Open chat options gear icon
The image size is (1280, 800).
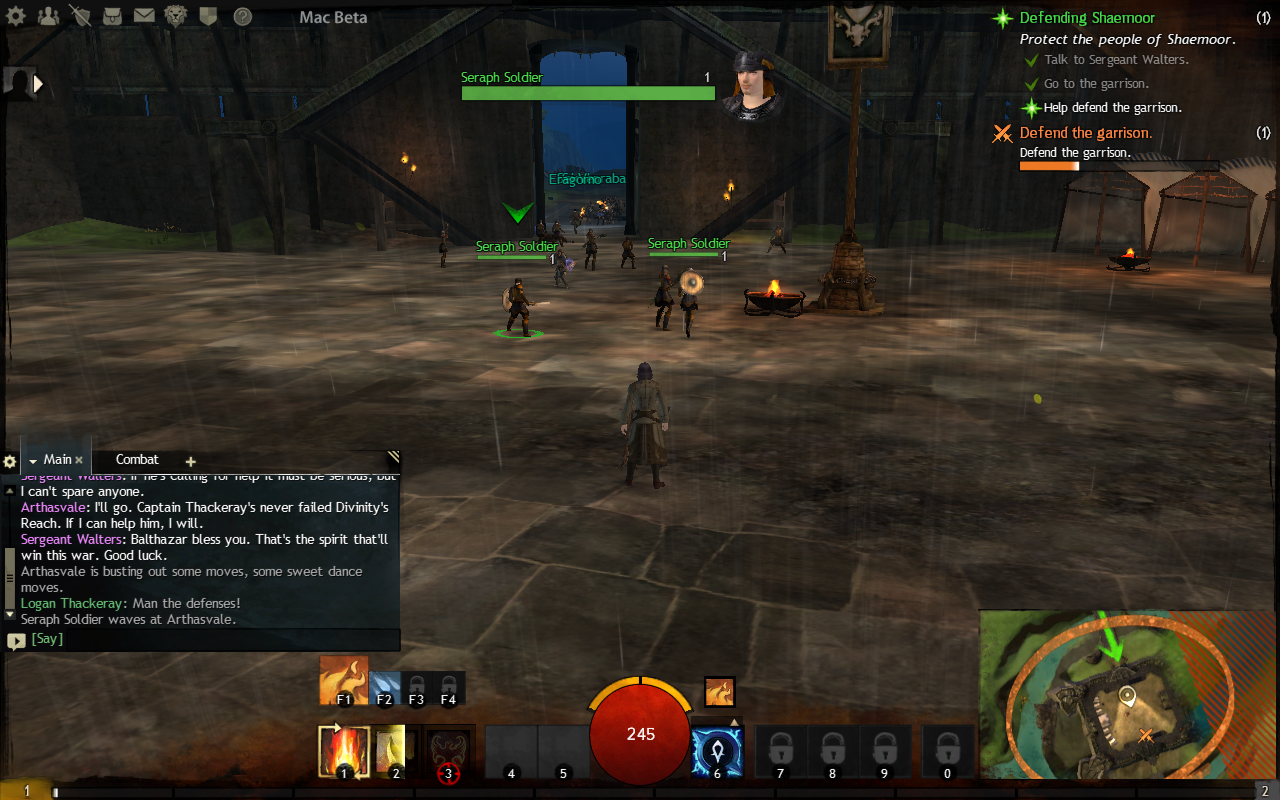coord(10,461)
